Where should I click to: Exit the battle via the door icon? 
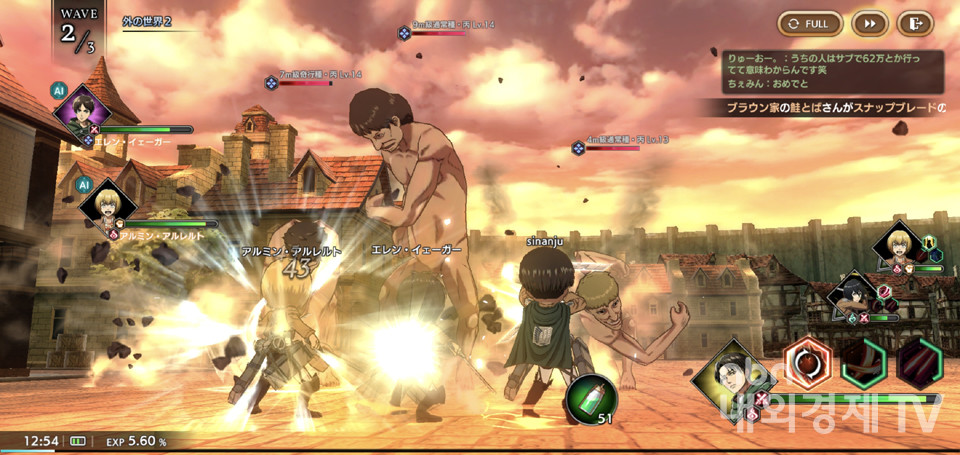pyautogui.click(x=915, y=23)
